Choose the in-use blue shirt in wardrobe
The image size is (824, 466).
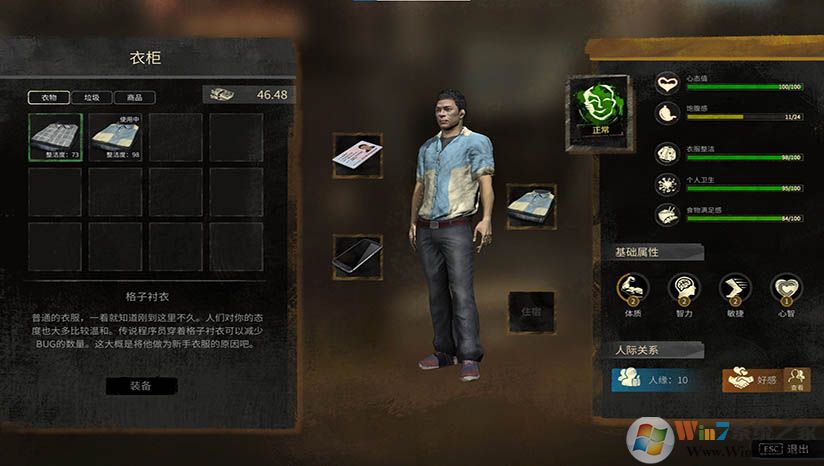(115, 138)
